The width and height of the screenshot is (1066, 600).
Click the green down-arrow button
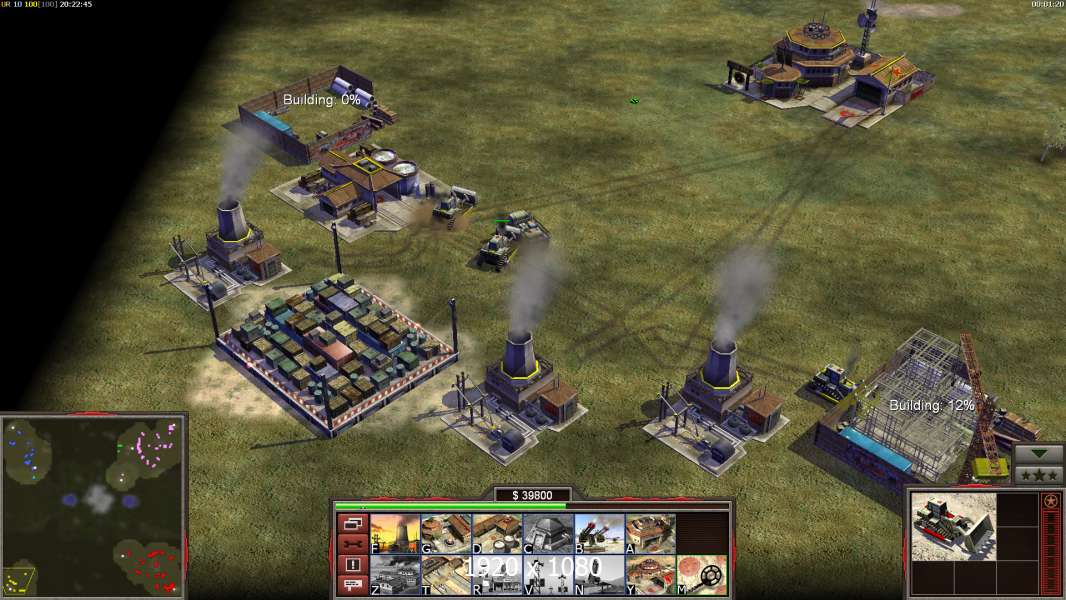[1038, 455]
